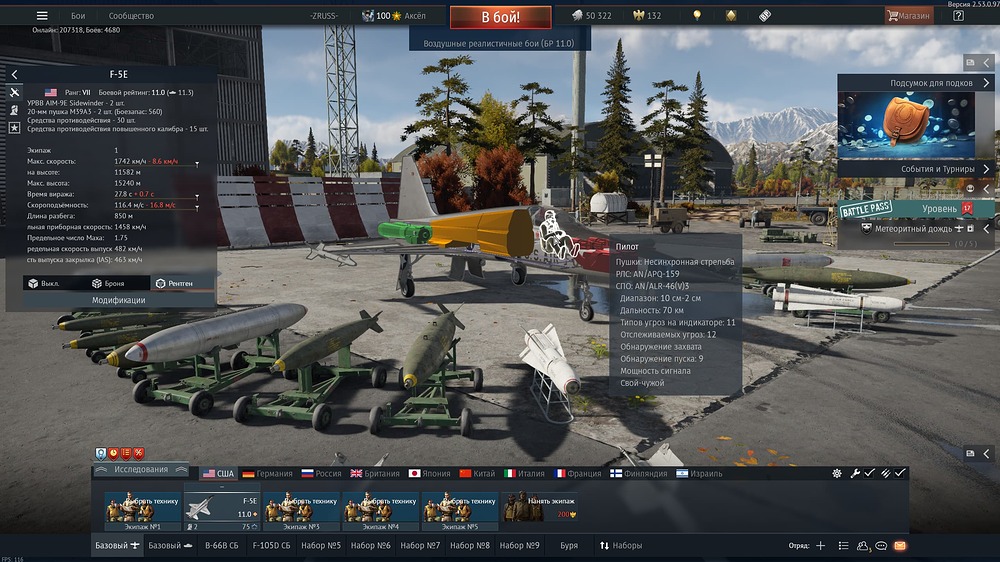The image size is (1000, 562).
Task: Open the Наборы presets list
Action: [x=621, y=546]
